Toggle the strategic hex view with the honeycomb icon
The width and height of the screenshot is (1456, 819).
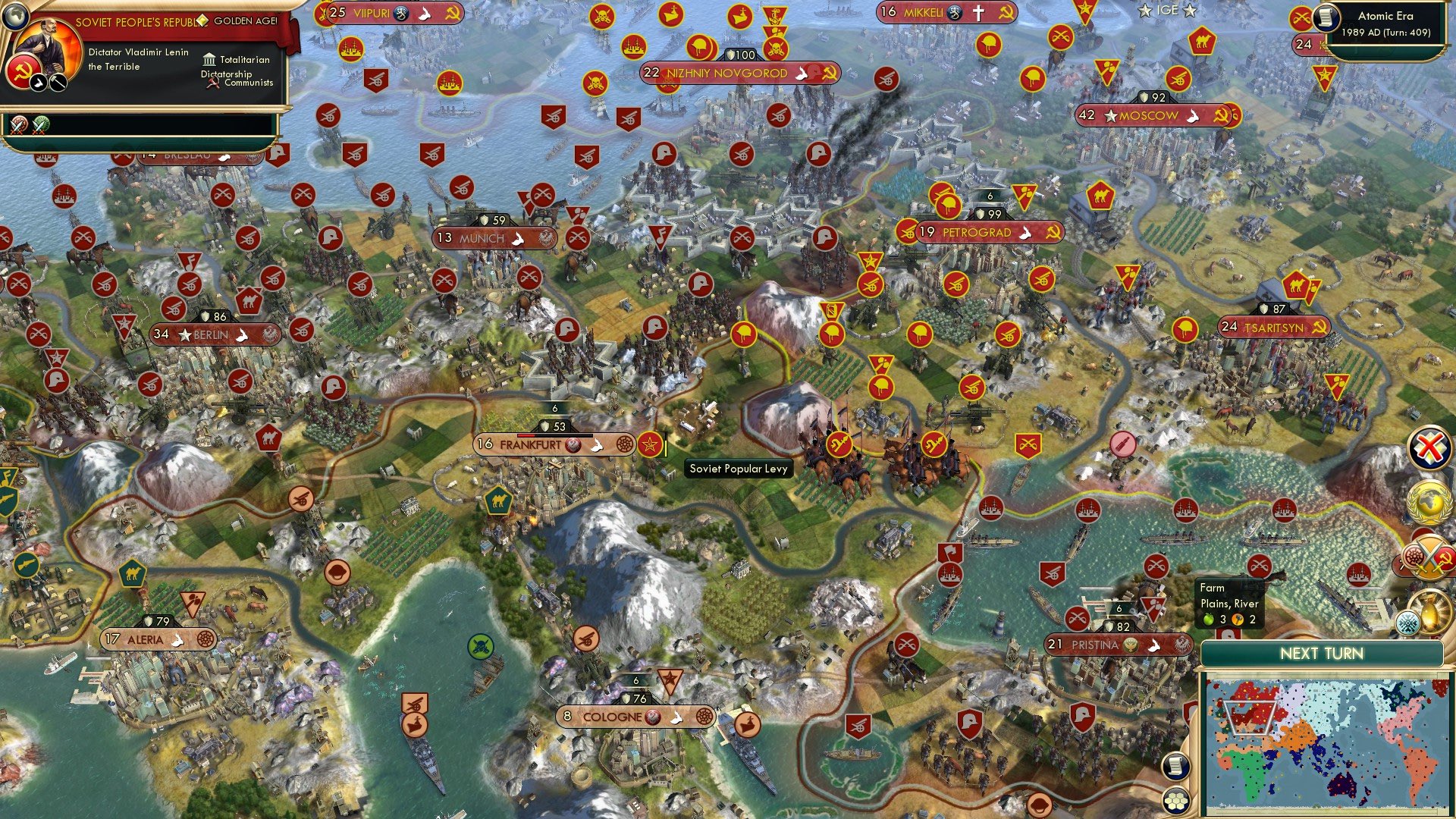(x=1175, y=800)
